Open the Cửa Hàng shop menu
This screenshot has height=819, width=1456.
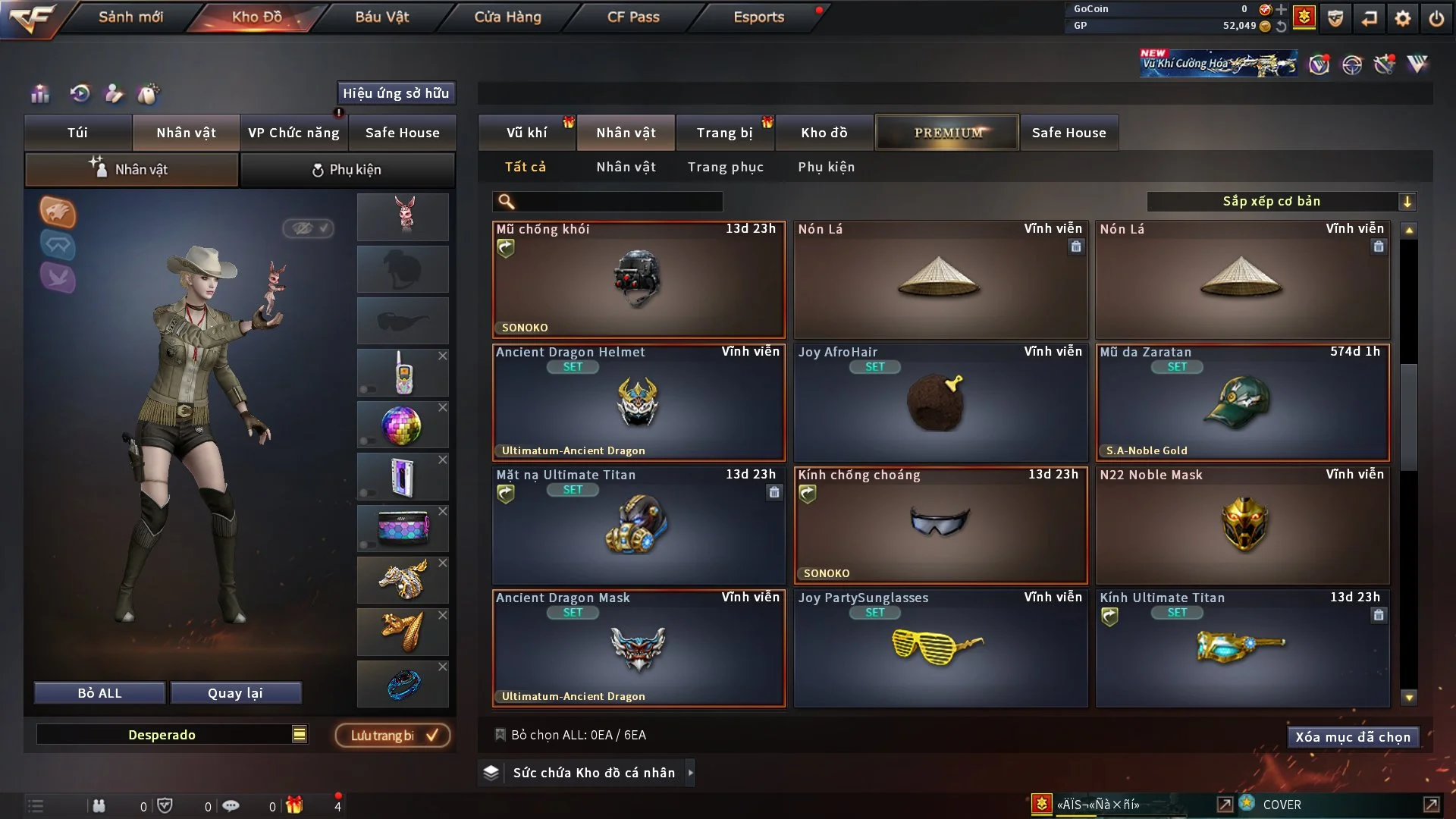click(x=507, y=17)
